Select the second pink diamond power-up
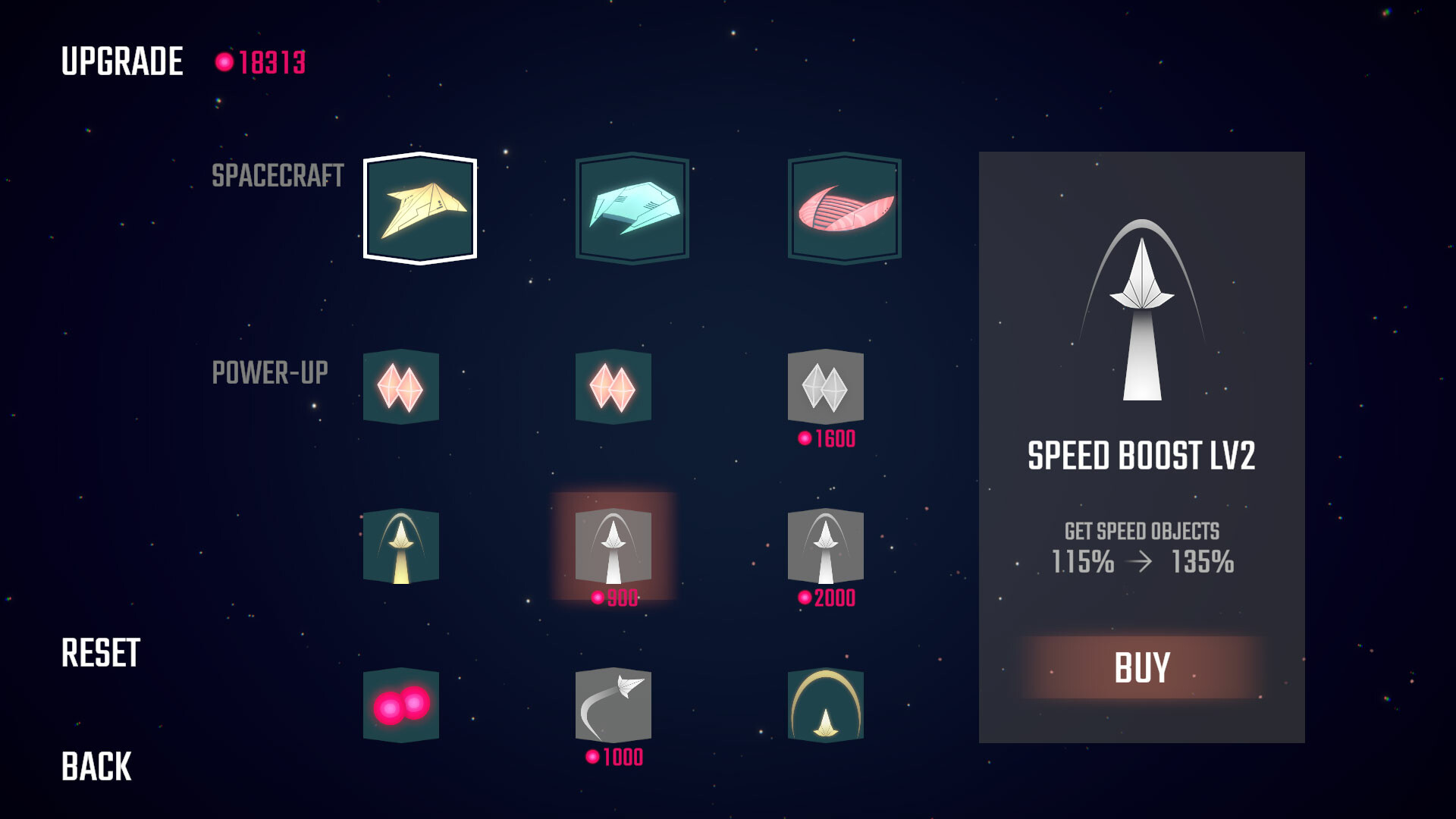The image size is (1456, 819). 614,388
